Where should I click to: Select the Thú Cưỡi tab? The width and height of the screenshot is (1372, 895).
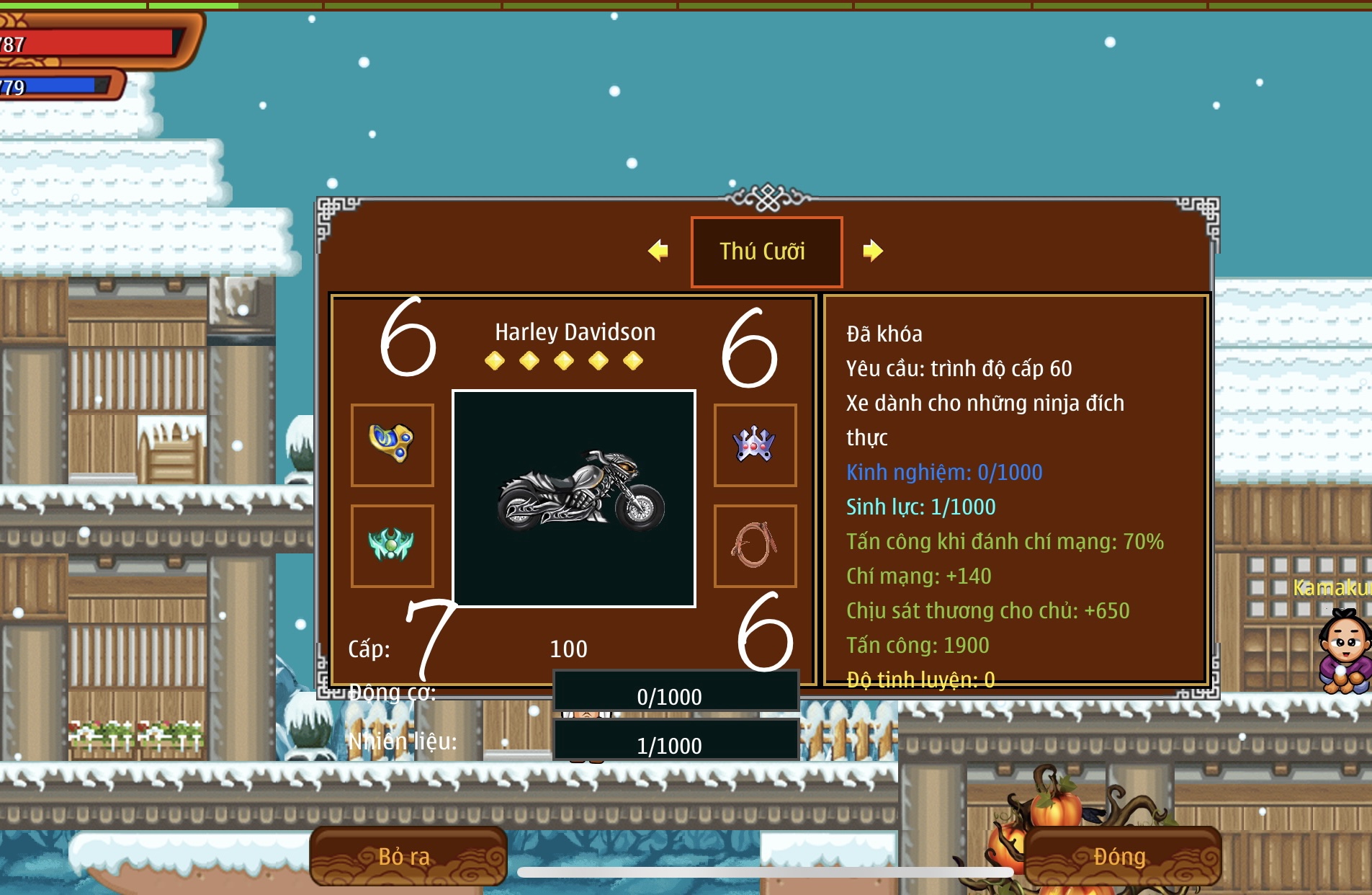(x=766, y=251)
